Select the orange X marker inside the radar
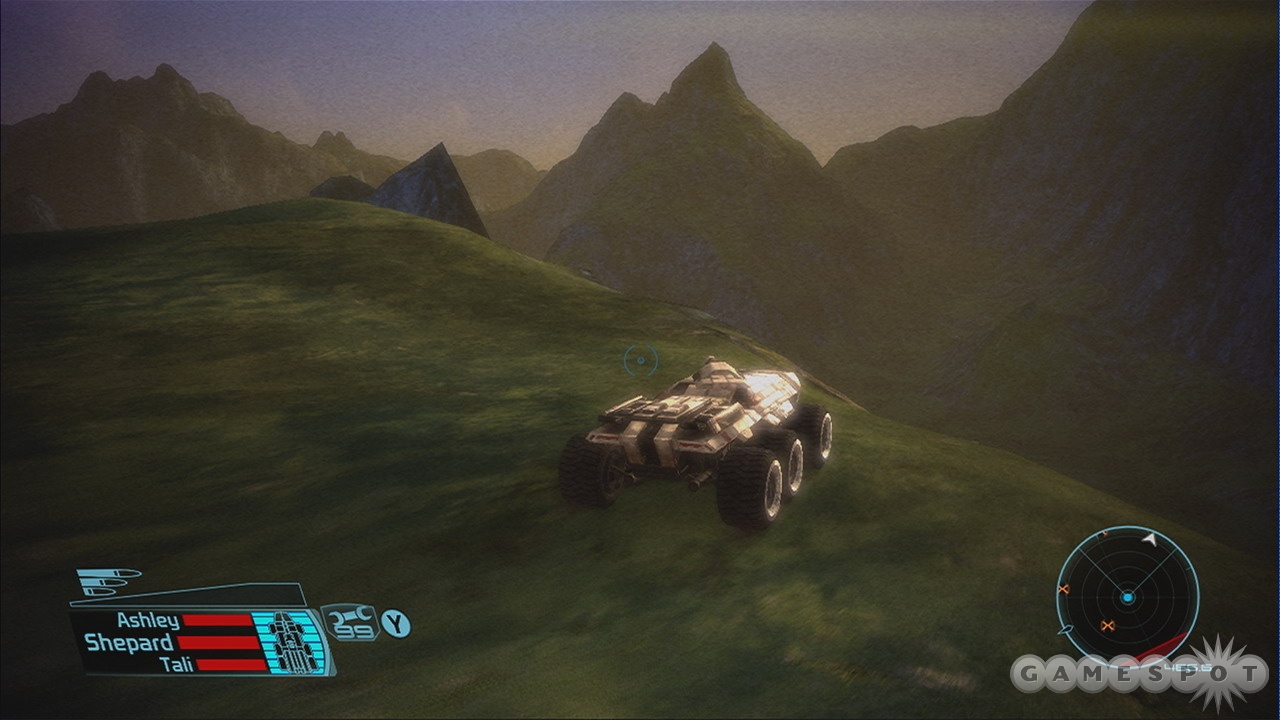1280x720 pixels. [x=1107, y=626]
